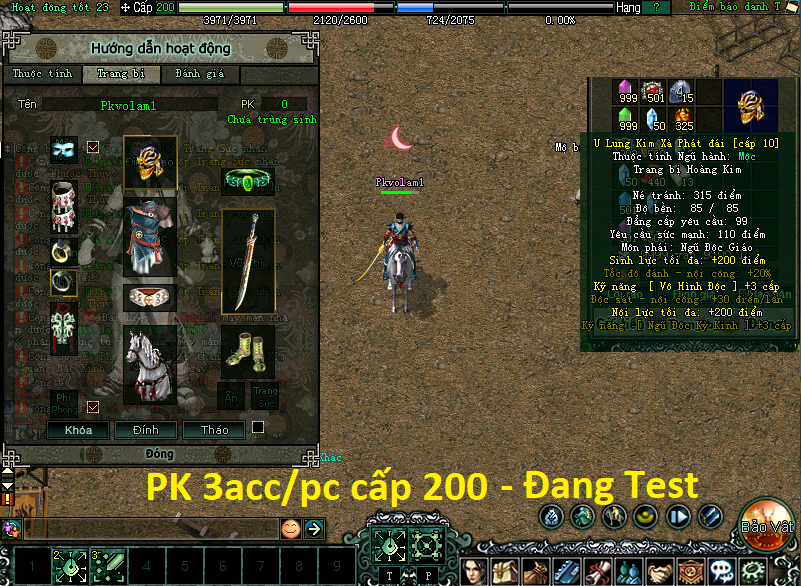Click the Đính button
The image size is (801, 586).
coord(137,430)
